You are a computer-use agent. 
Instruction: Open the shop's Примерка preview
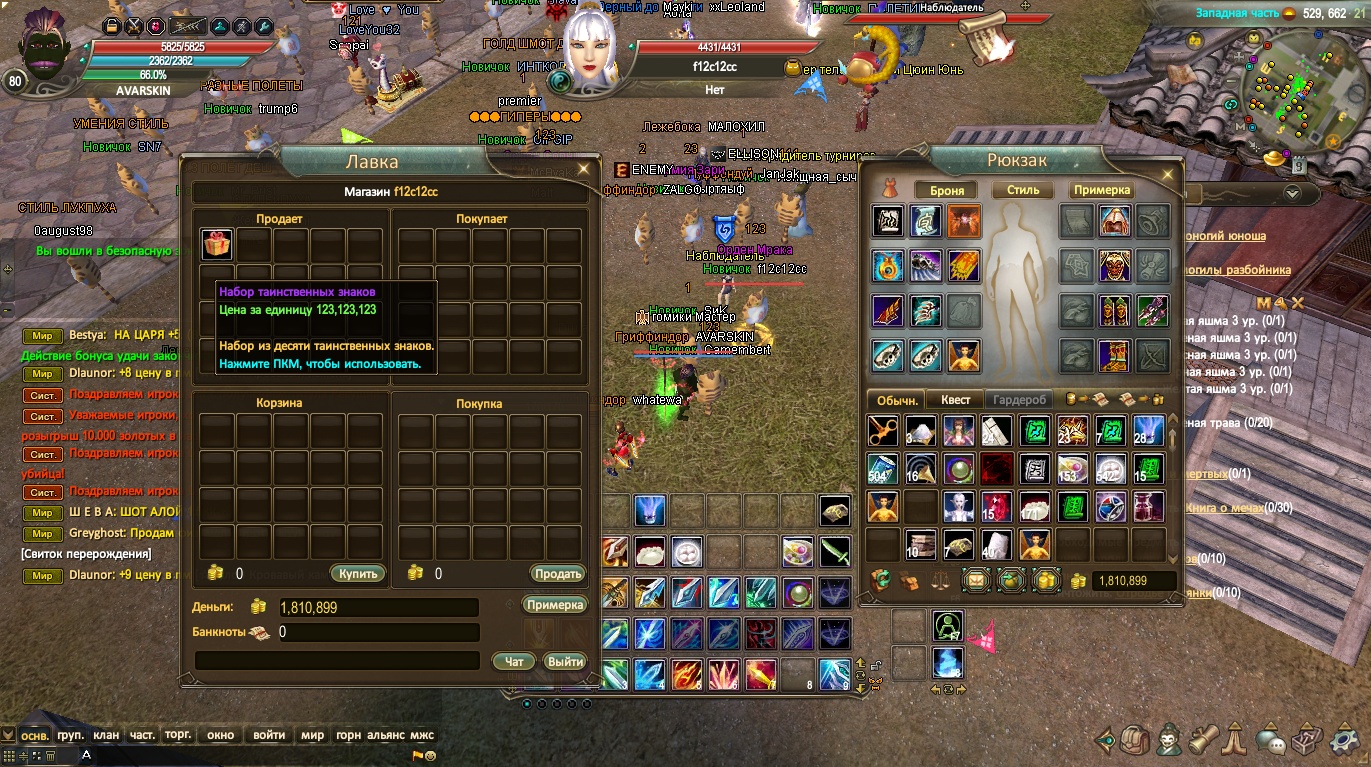point(554,605)
